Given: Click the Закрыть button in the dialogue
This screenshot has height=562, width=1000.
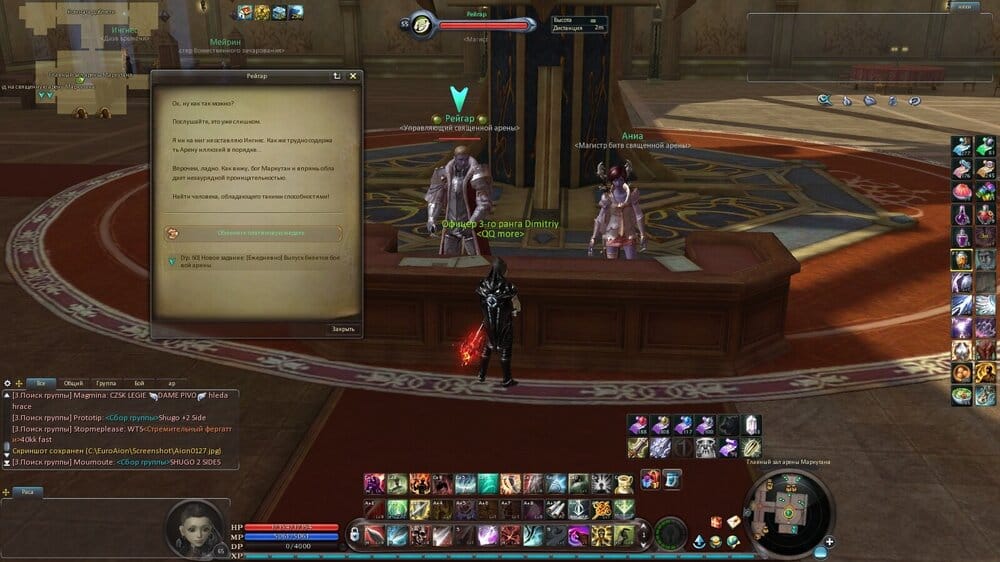Looking at the screenshot, I should [x=343, y=329].
